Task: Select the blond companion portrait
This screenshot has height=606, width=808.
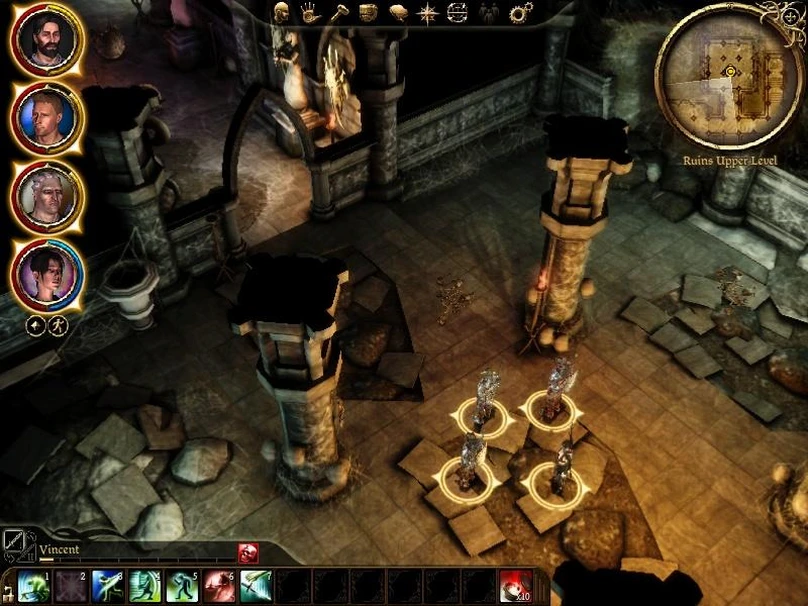Action: tap(45, 118)
